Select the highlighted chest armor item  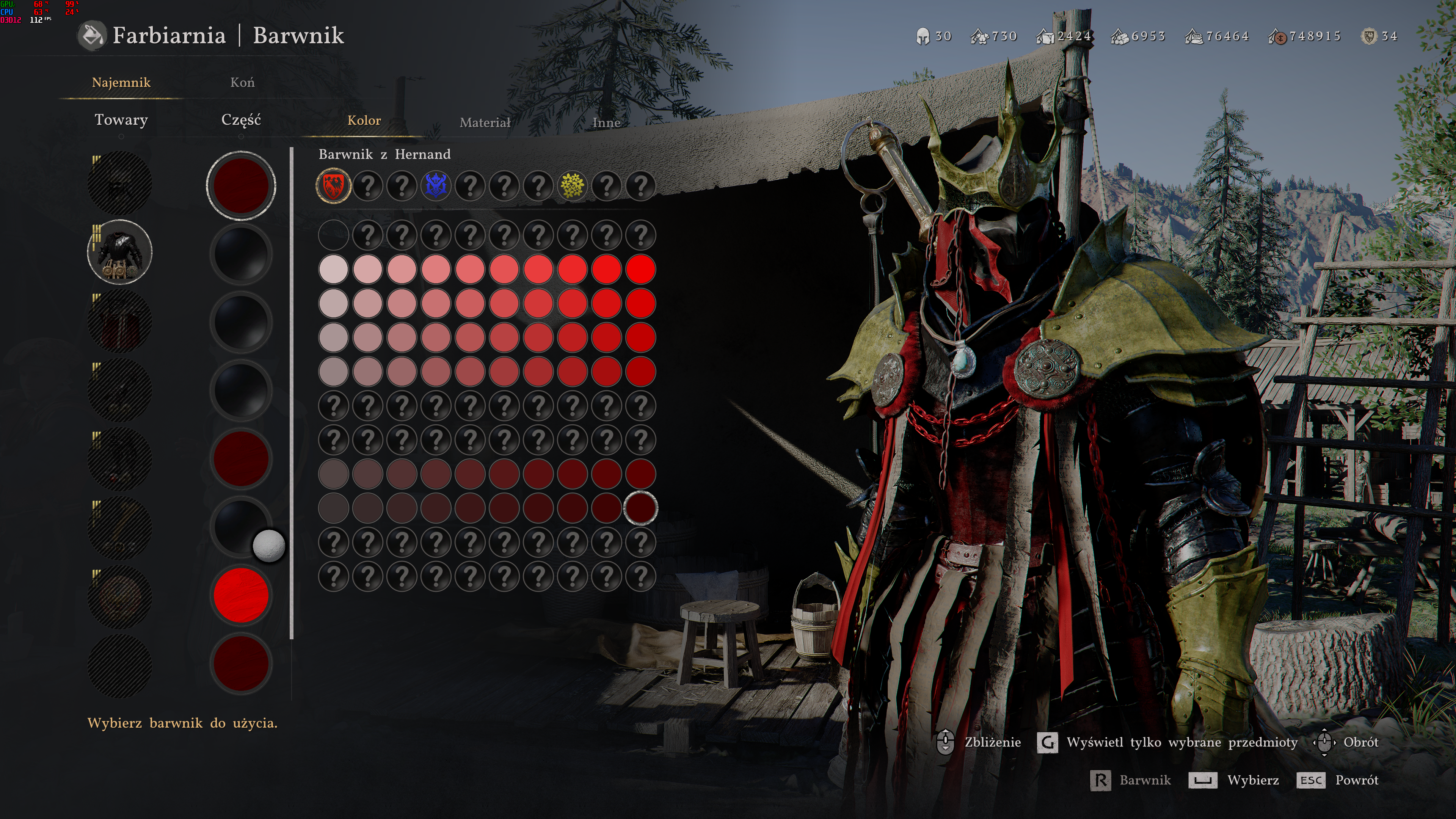(x=120, y=252)
